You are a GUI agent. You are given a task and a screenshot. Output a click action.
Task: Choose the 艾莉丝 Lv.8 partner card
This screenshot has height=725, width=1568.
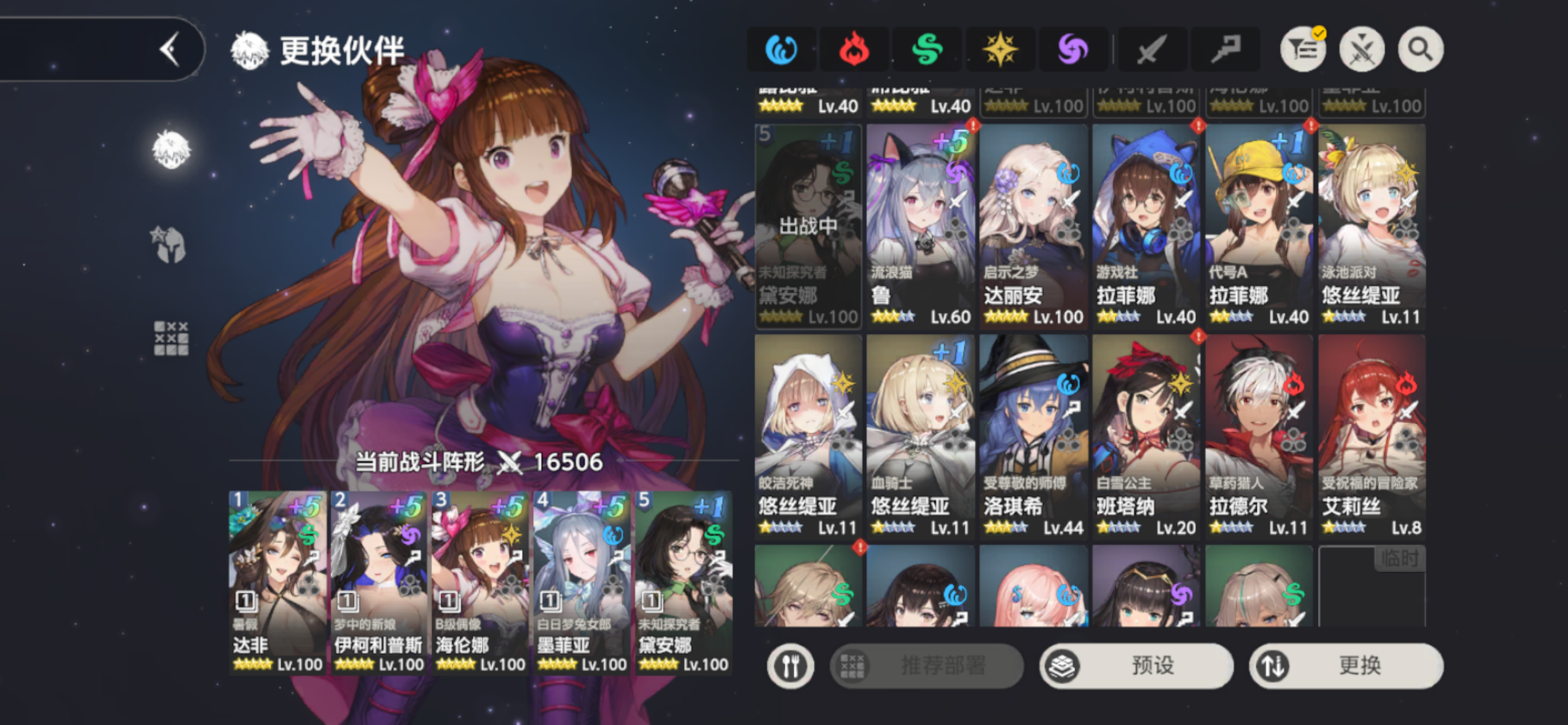[x=1372, y=436]
